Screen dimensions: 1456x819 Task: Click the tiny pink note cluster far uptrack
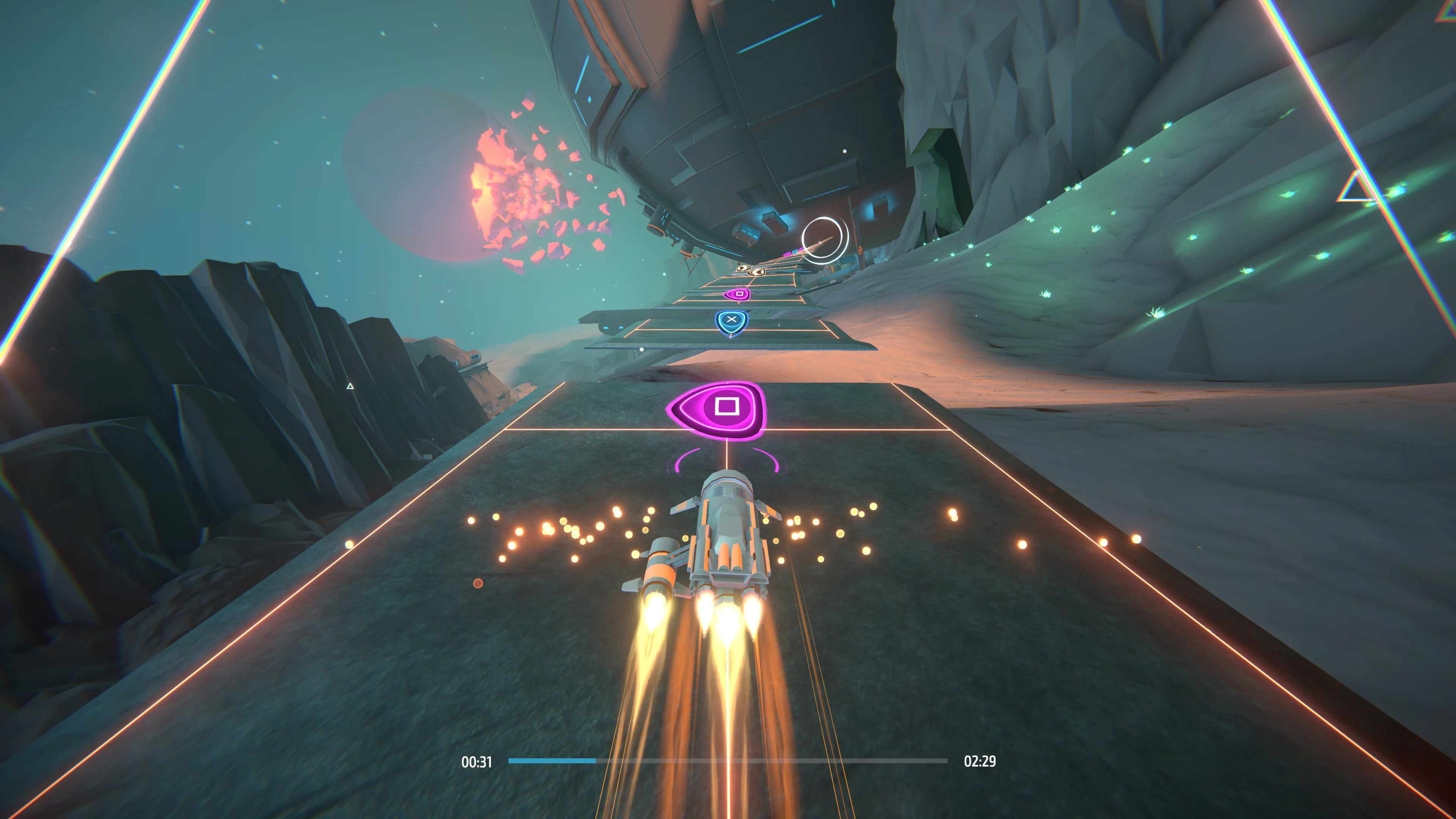point(788,254)
